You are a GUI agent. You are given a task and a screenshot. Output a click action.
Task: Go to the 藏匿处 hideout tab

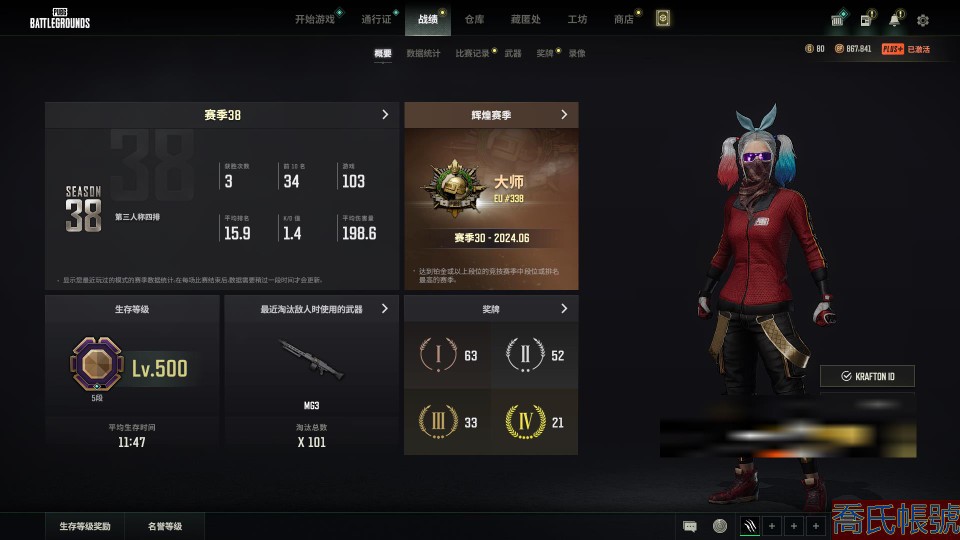pos(525,19)
